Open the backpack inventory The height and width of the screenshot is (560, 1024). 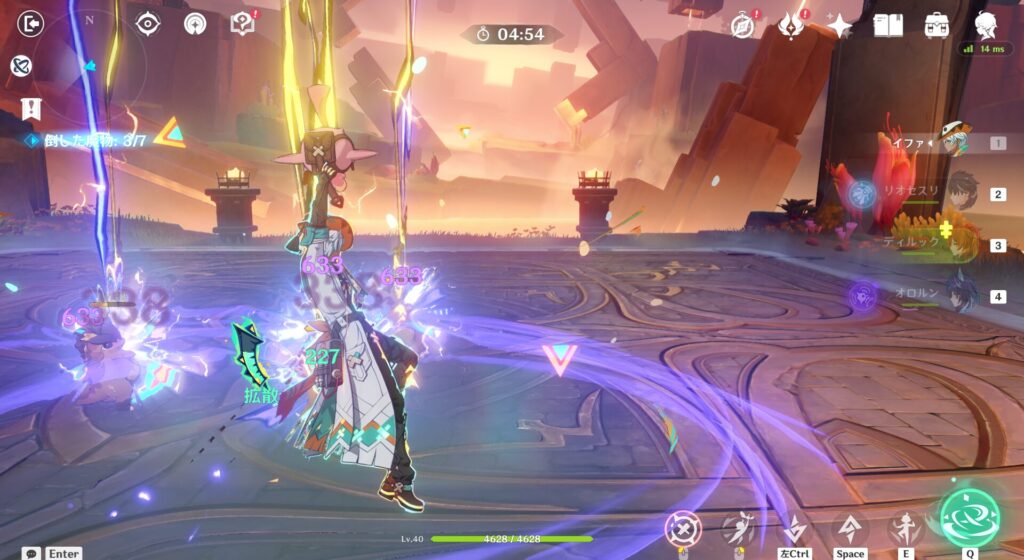937,25
